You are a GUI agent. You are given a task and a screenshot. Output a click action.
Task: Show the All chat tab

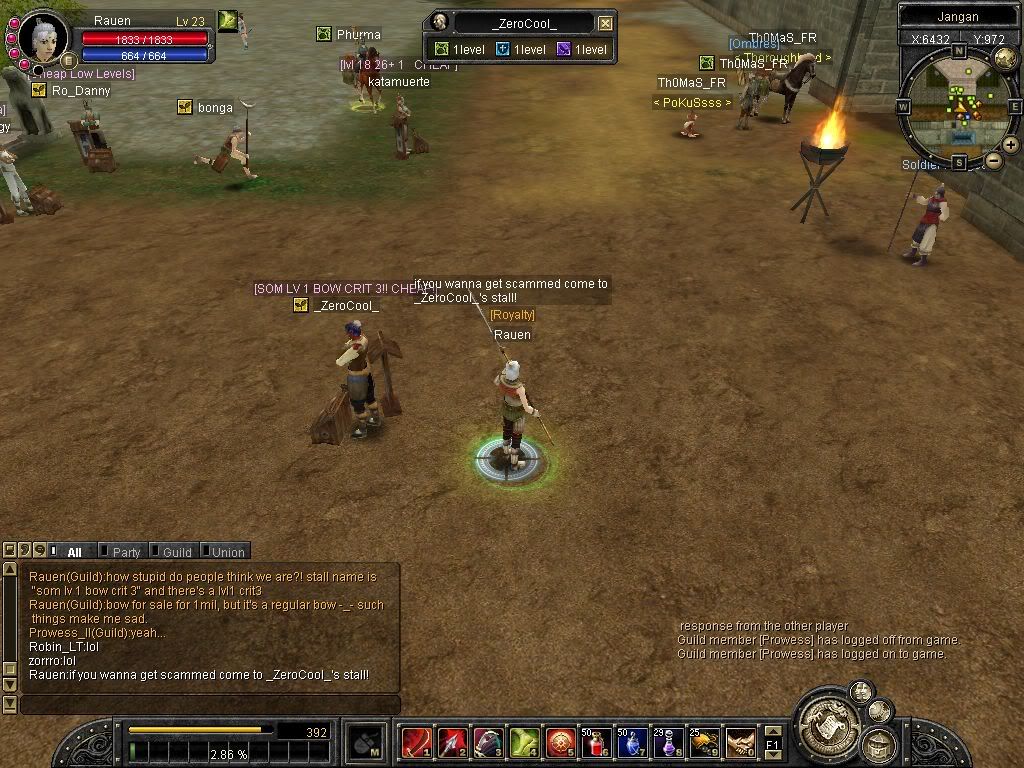[x=74, y=552]
